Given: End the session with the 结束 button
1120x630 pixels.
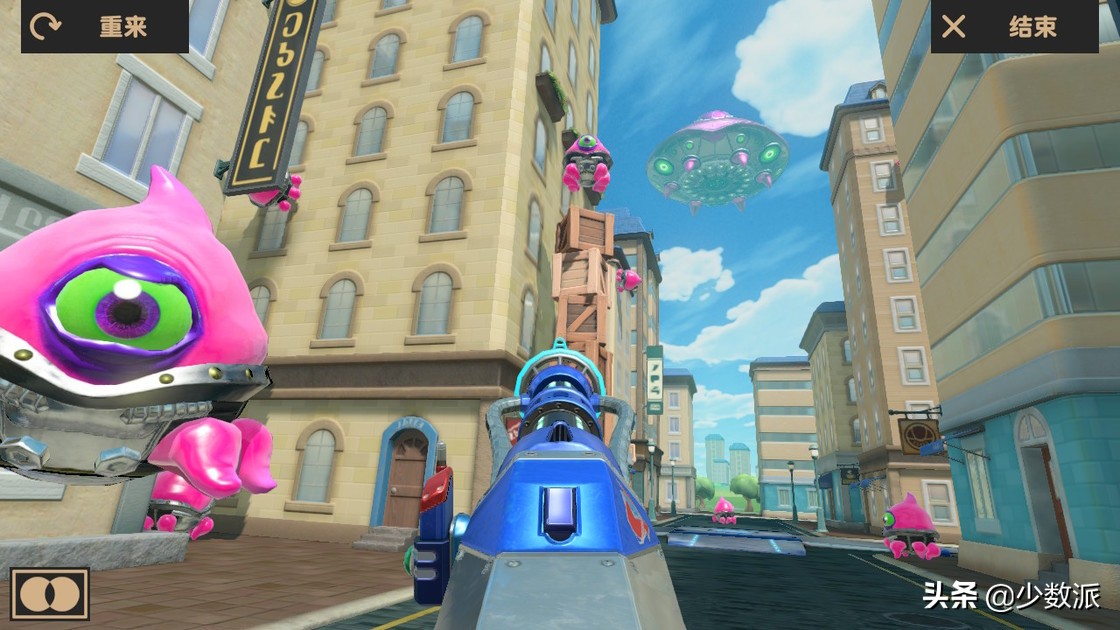Looking at the screenshot, I should (x=1014, y=26).
